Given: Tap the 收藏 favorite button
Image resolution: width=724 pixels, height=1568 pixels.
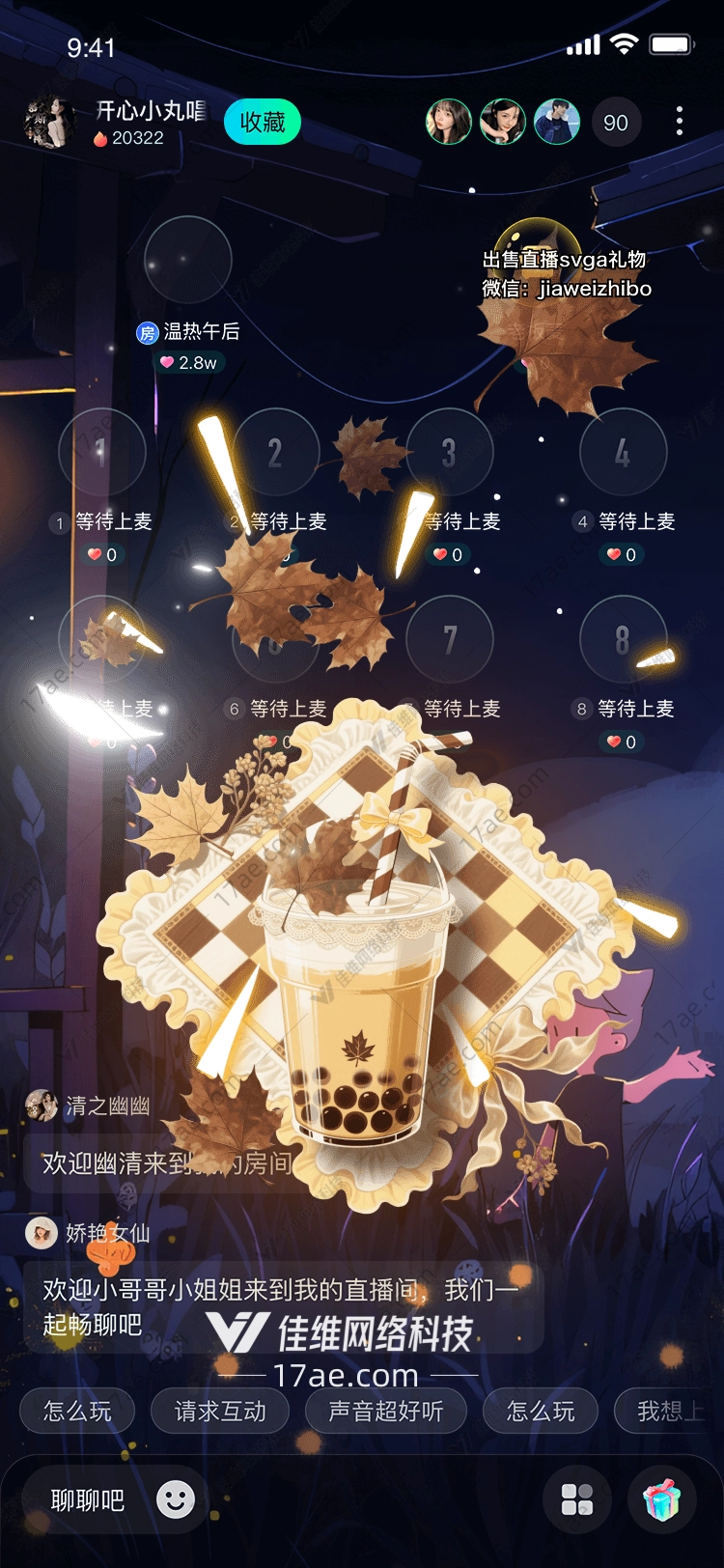Looking at the screenshot, I should (x=263, y=123).
